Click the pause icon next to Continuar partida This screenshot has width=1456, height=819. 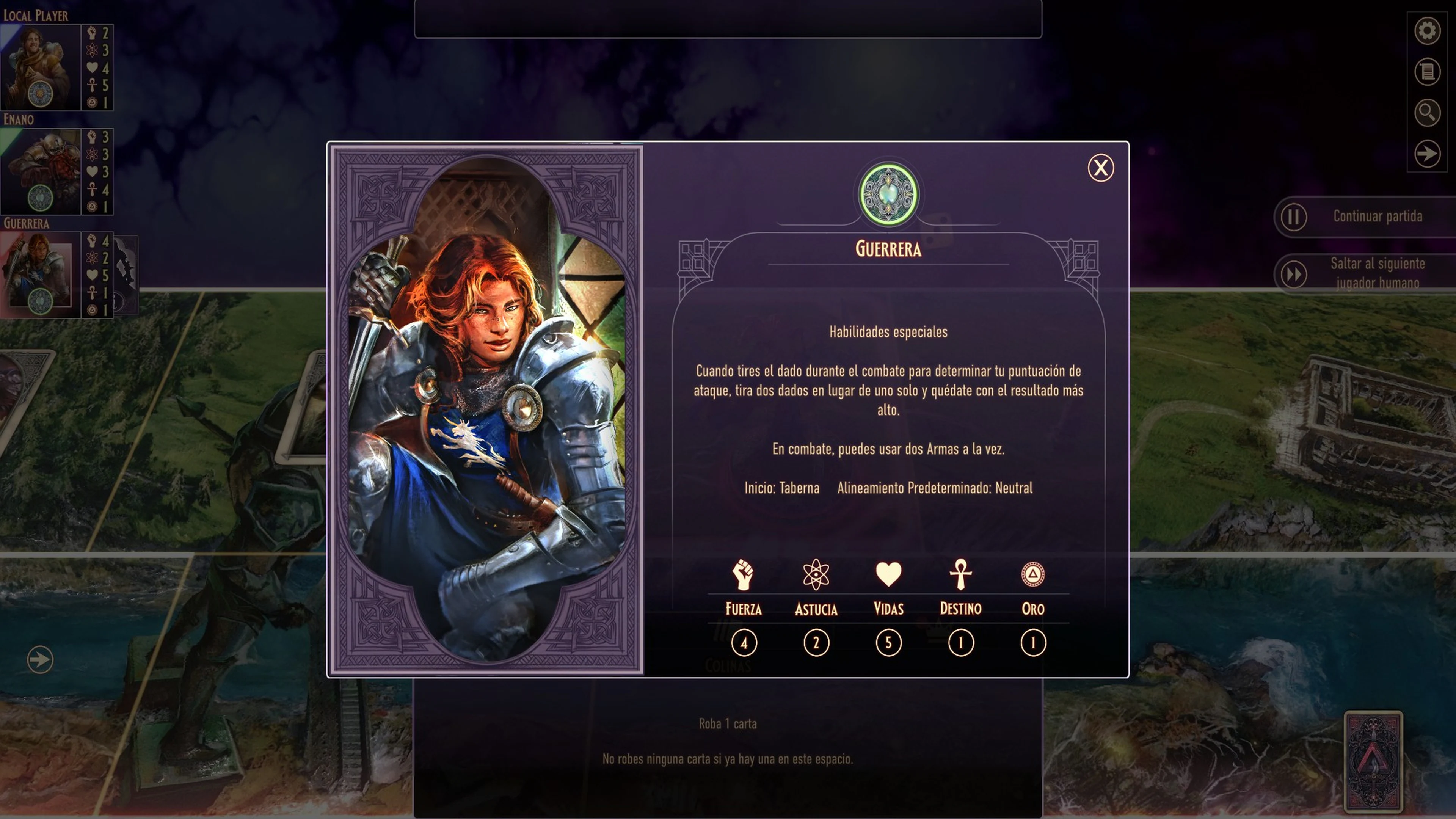pos(1294,217)
